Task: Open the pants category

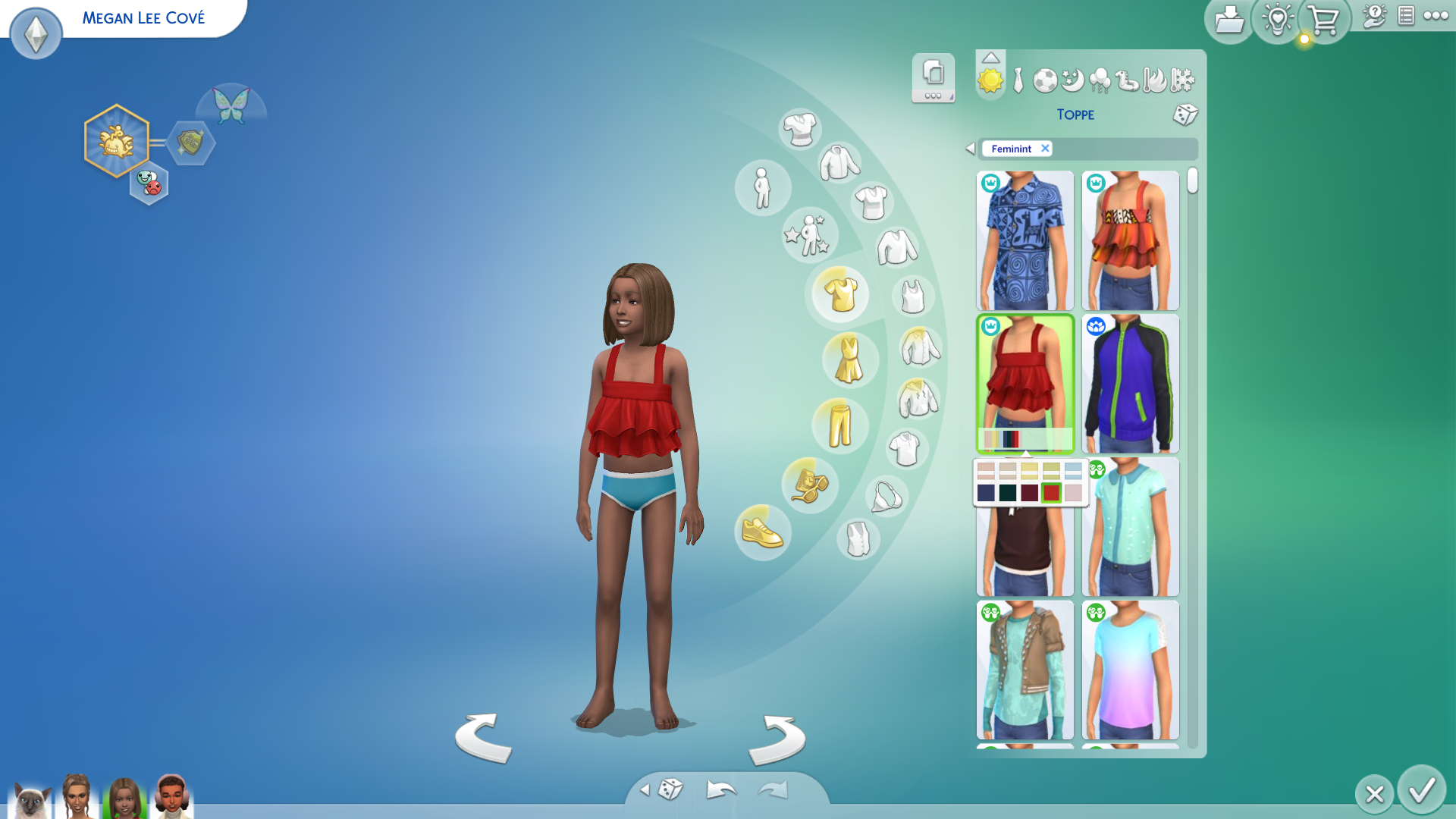Action: 839,425
